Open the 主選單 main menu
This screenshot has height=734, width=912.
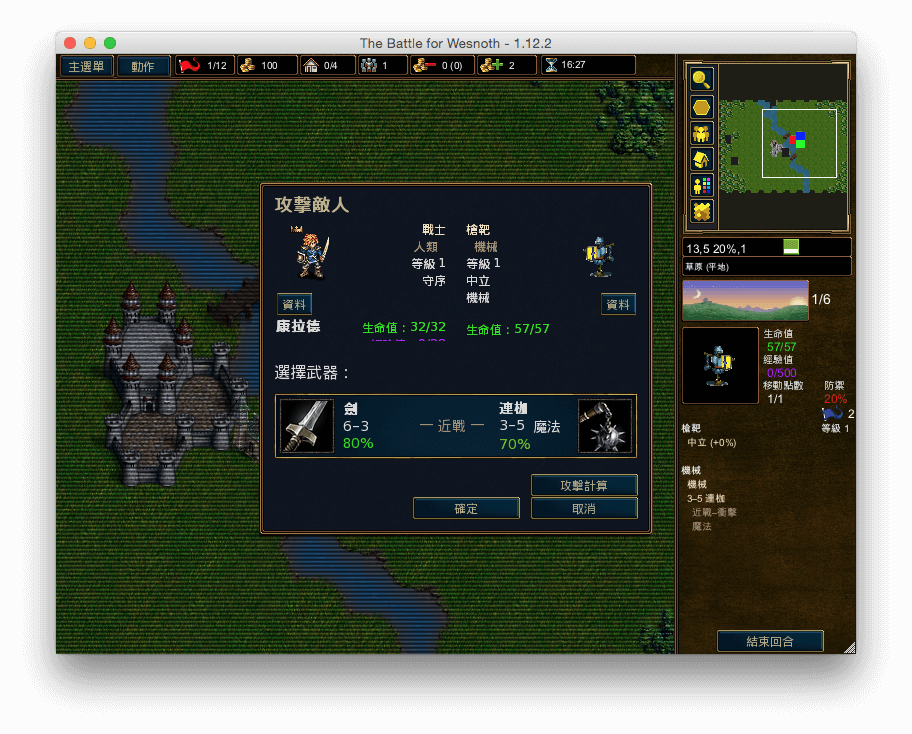coord(86,66)
